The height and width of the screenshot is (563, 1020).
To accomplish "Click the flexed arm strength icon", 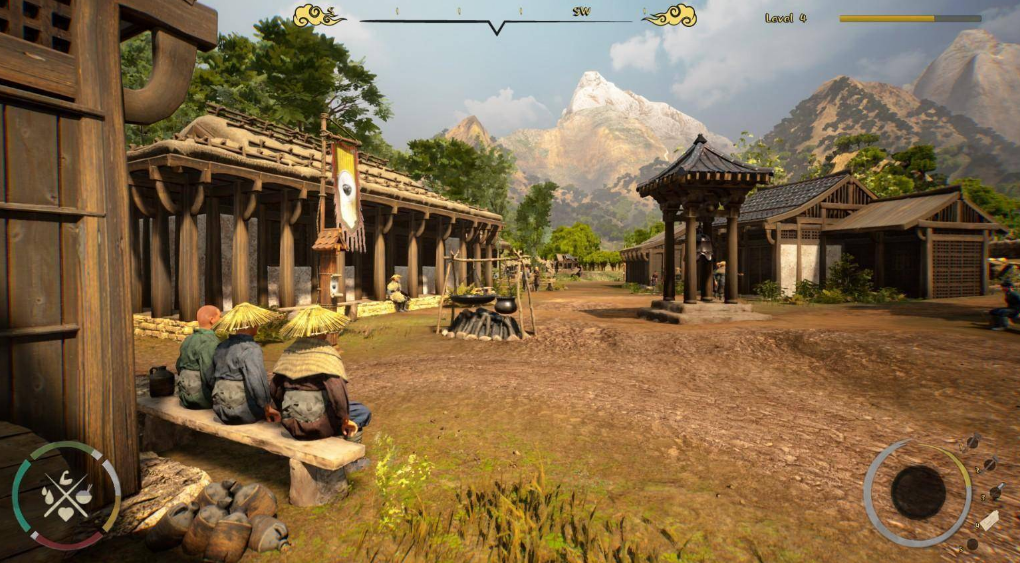I will (x=66, y=477).
